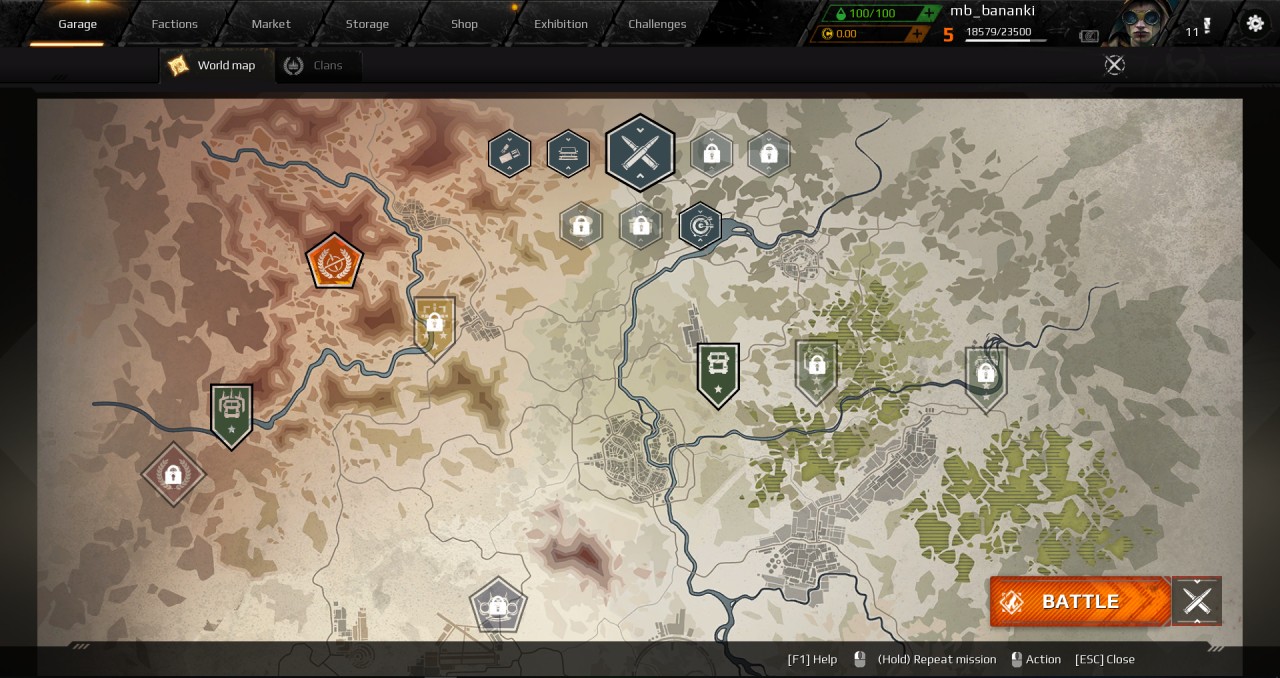Close the map with the circled X icon
The width and height of the screenshot is (1280, 678).
[x=1114, y=65]
